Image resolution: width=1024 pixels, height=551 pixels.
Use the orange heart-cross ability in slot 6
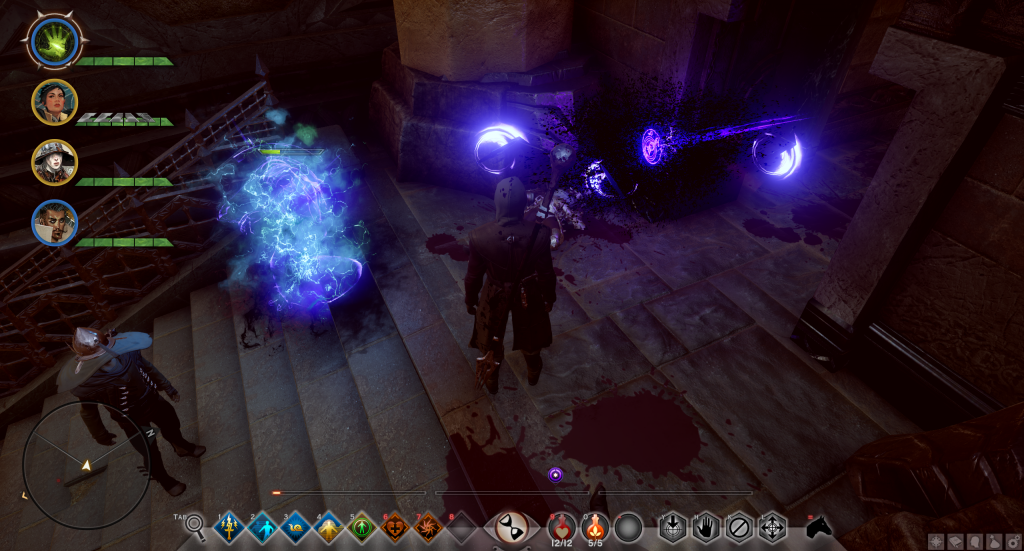(x=395, y=526)
